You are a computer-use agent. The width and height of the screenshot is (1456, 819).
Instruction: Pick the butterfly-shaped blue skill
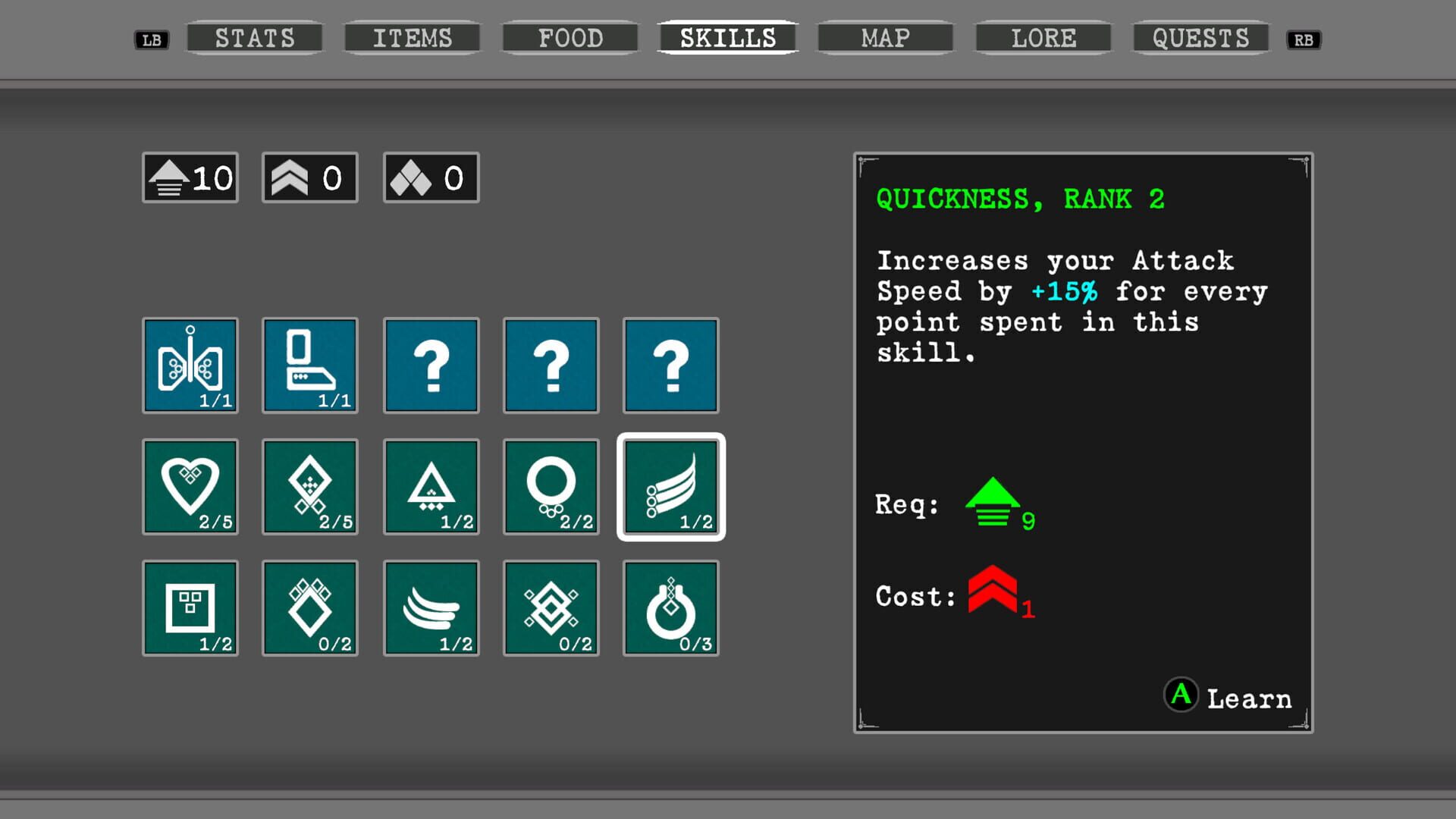[190, 366]
